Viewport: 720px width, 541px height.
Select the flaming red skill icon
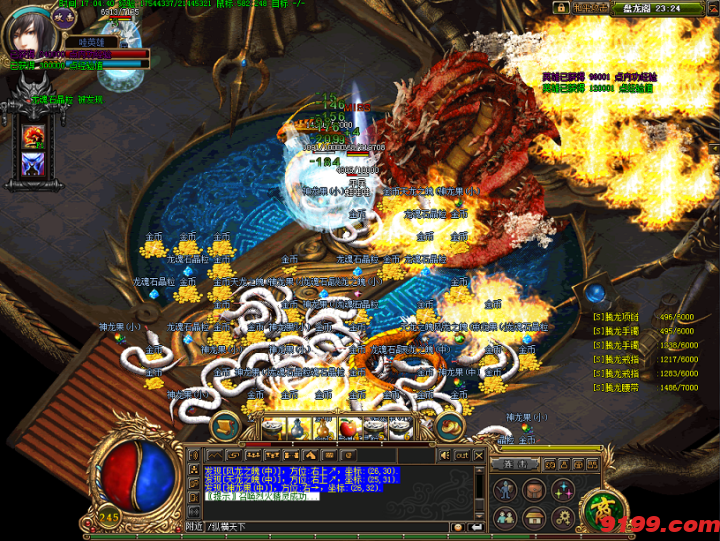pyautogui.click(x=33, y=135)
